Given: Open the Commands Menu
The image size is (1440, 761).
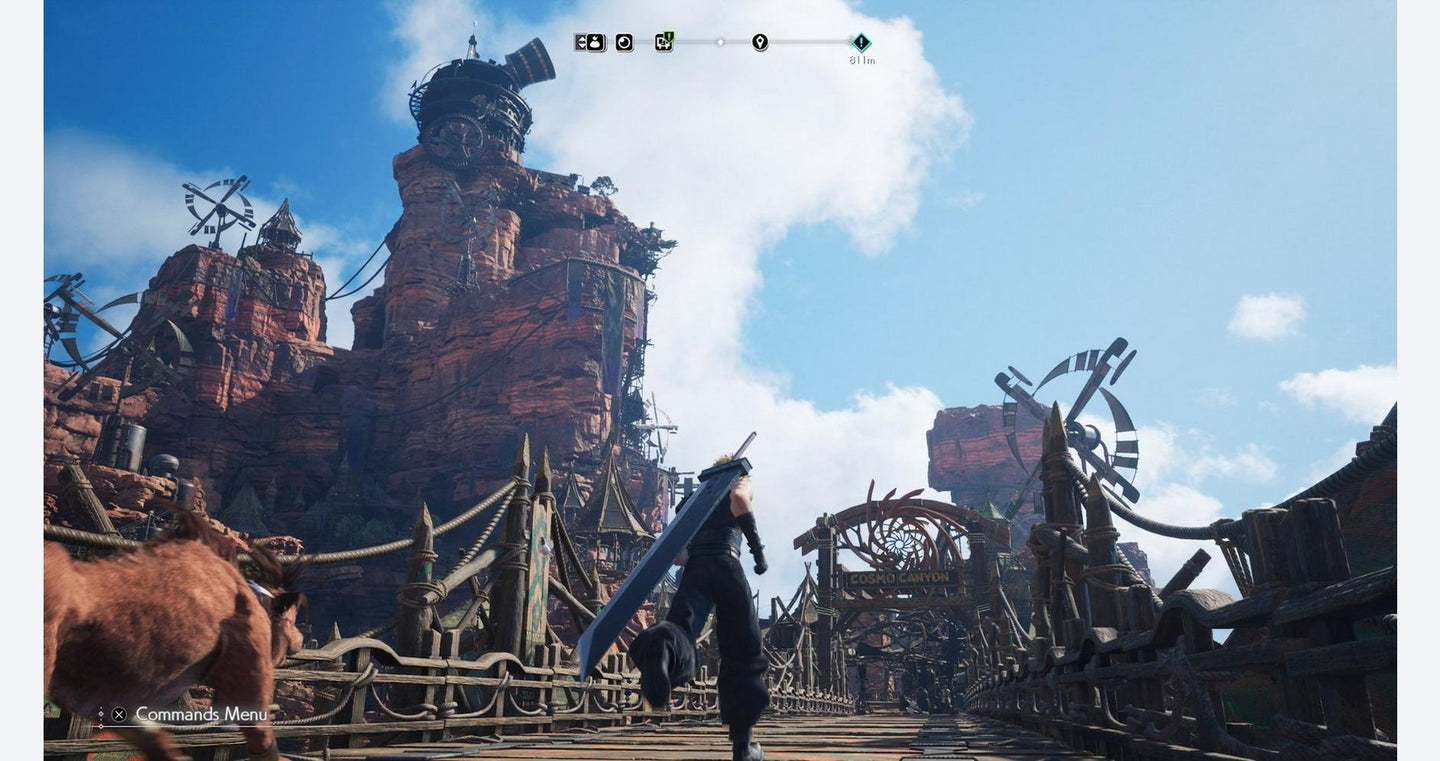Looking at the screenshot, I should click(190, 714).
